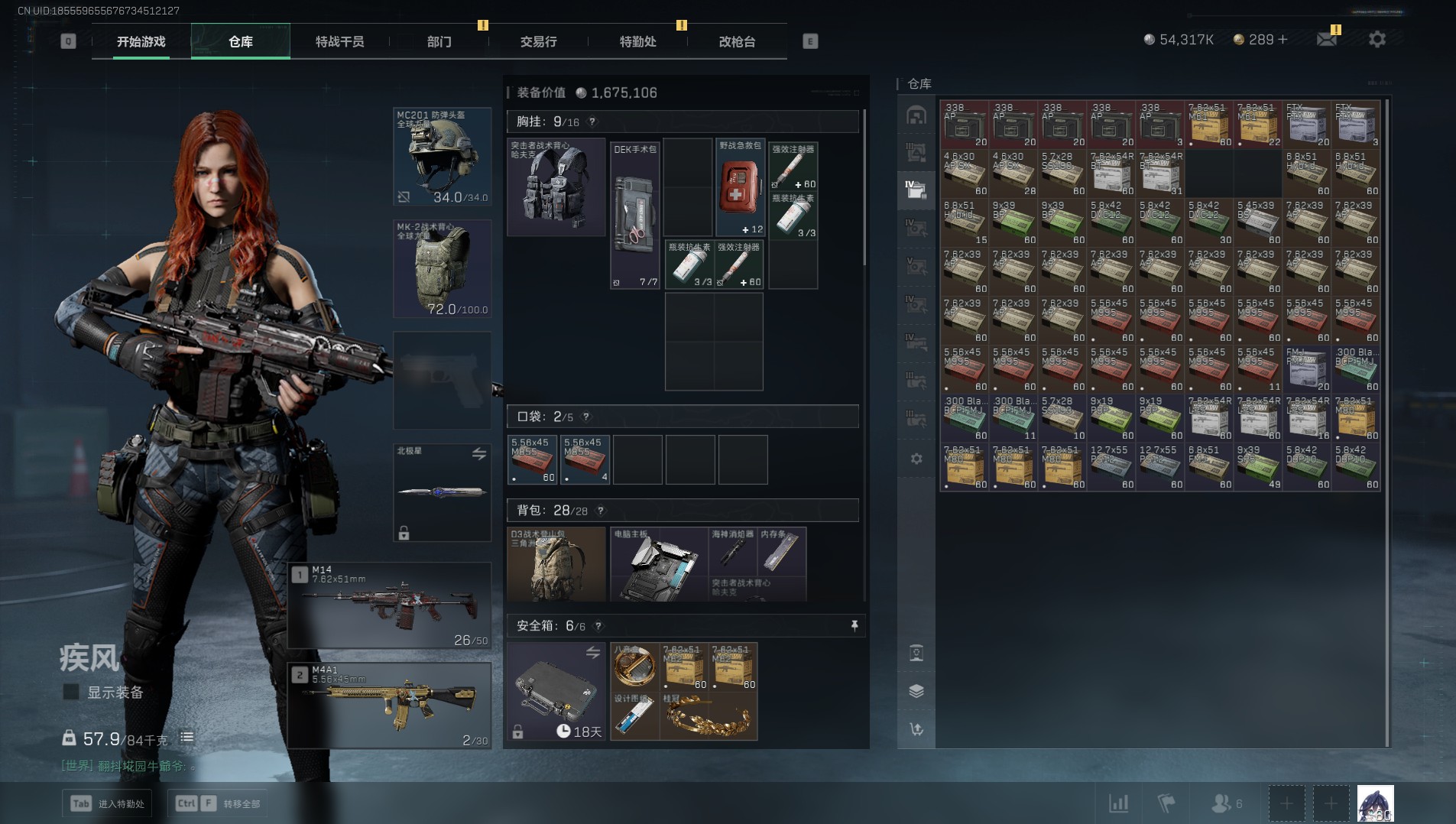
Task: Select the MK-2战术背心 armor slot
Action: click(x=442, y=268)
